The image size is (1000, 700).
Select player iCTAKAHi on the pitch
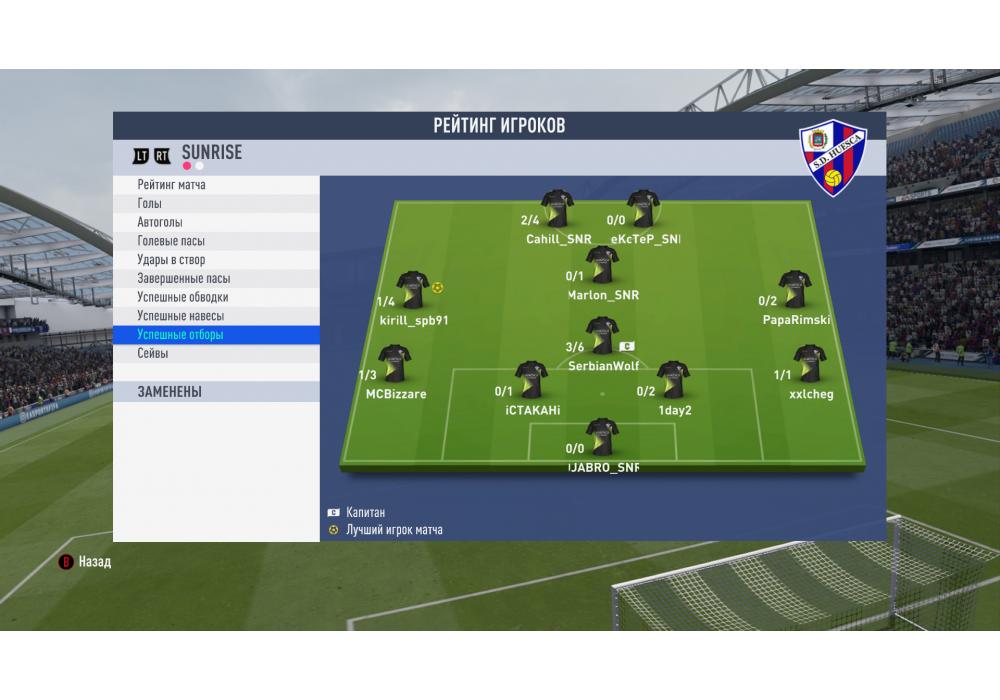[531, 381]
